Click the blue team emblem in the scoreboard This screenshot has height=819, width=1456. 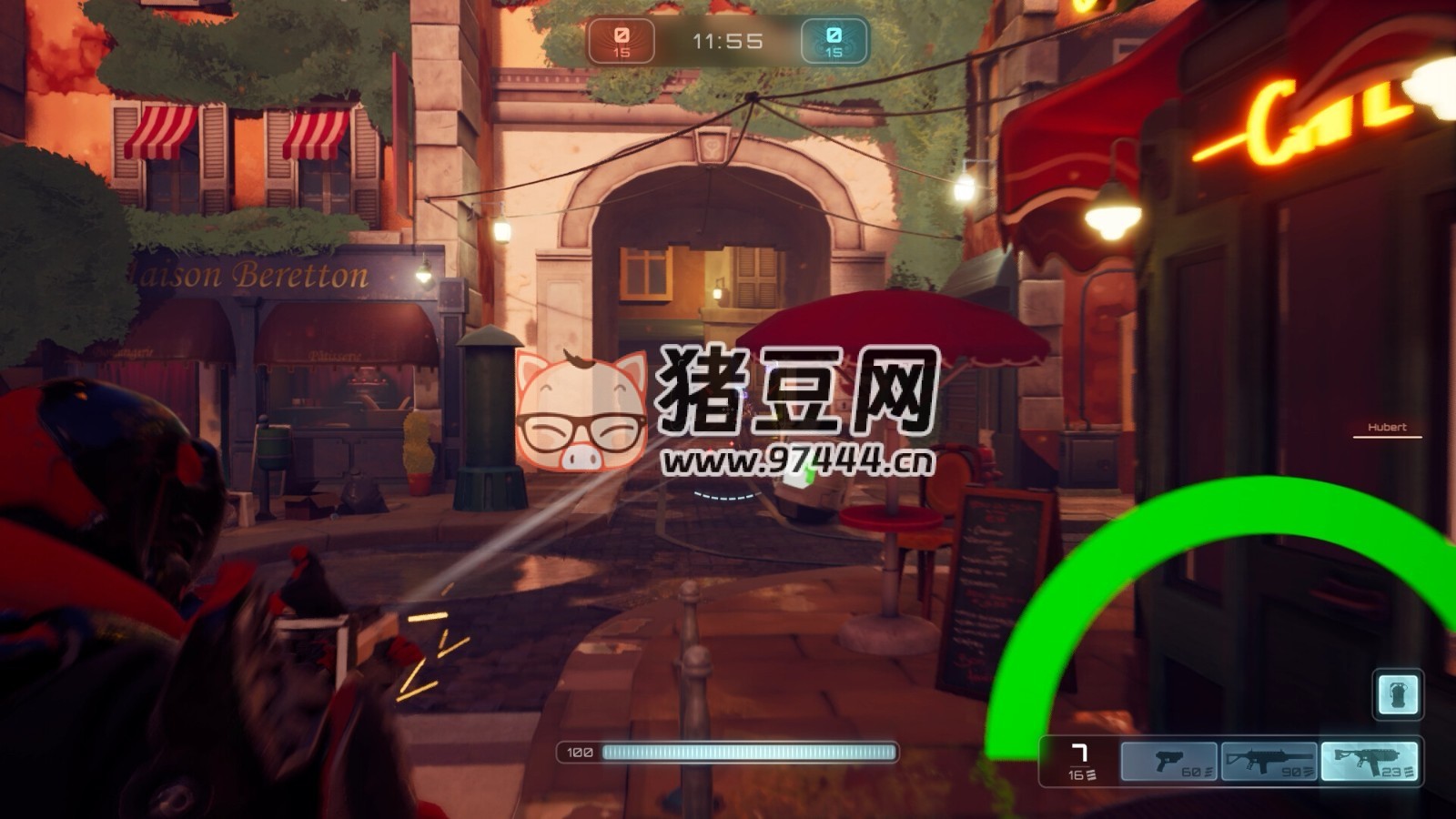(833, 36)
